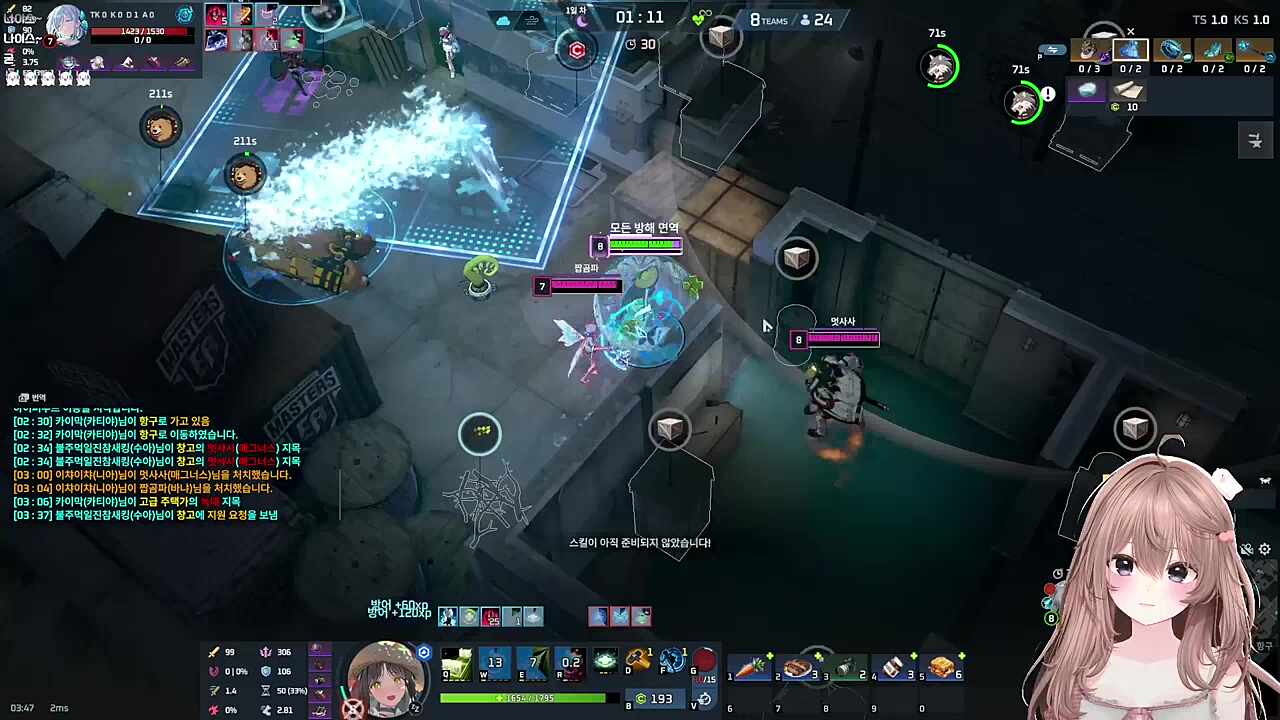Activate the F tactical skill icon
Viewport: 1280px width, 720px height.
(672, 661)
